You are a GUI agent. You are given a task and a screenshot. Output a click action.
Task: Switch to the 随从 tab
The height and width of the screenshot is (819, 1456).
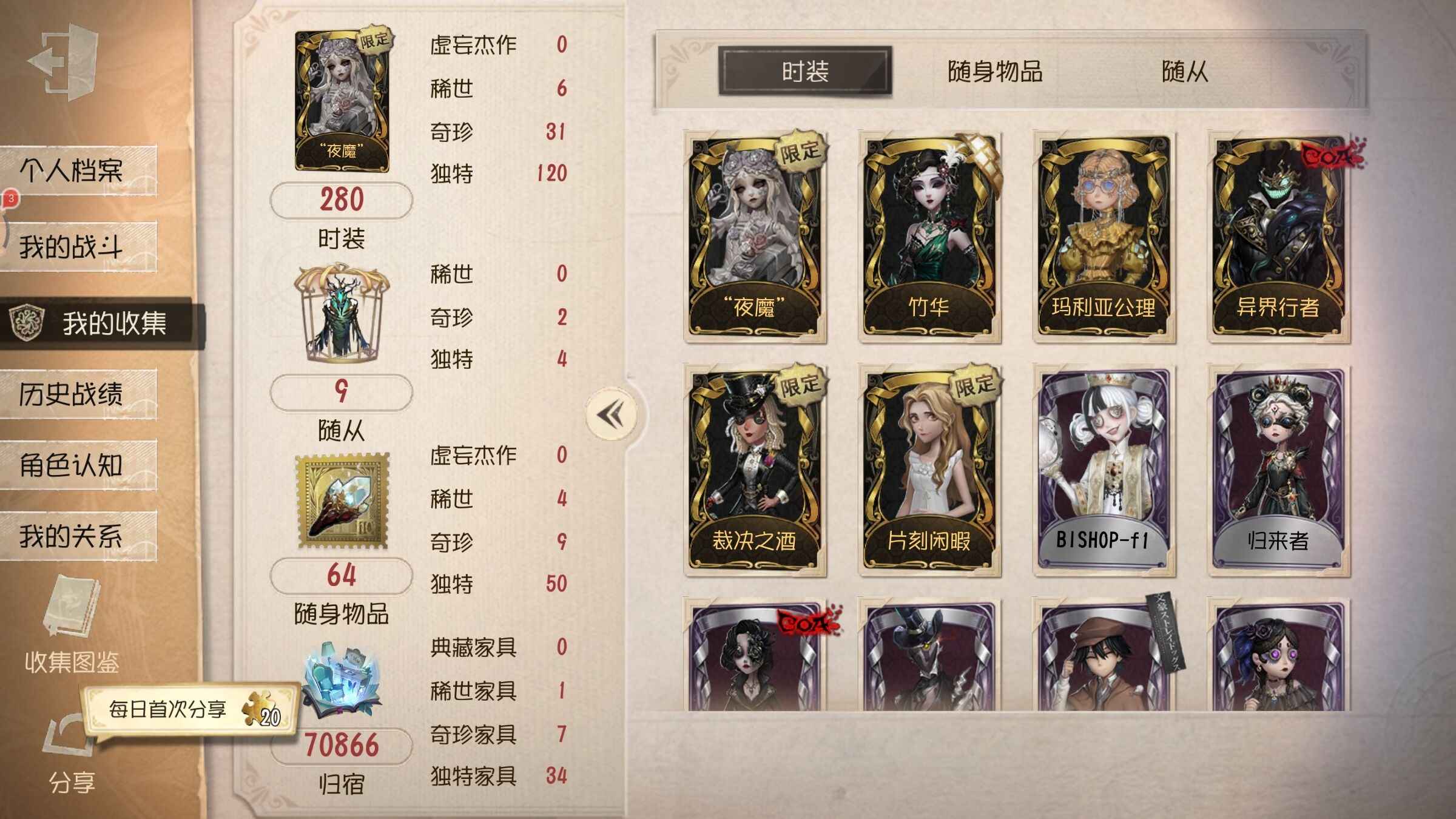click(1184, 72)
